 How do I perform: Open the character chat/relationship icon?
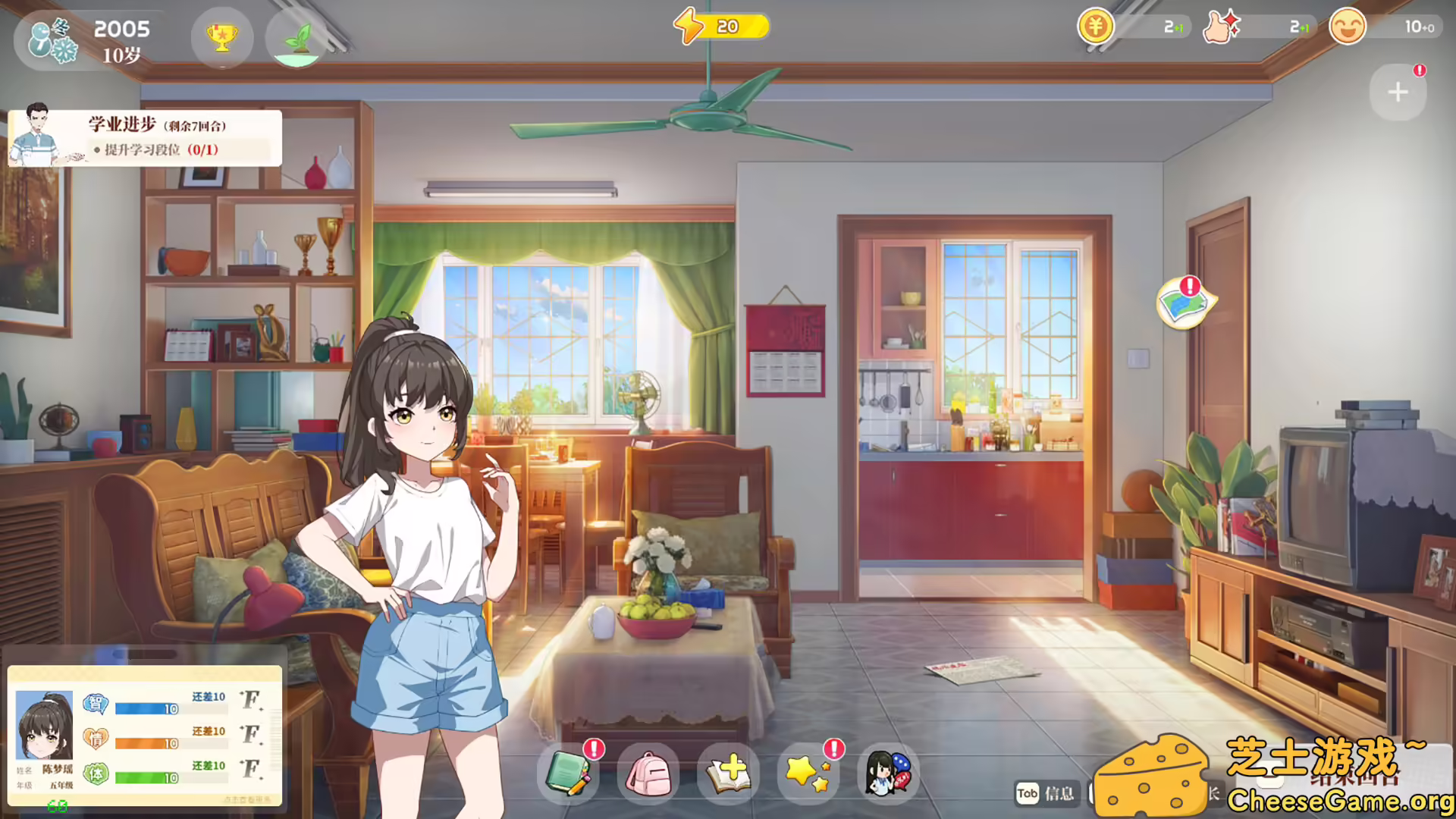pos(888,774)
